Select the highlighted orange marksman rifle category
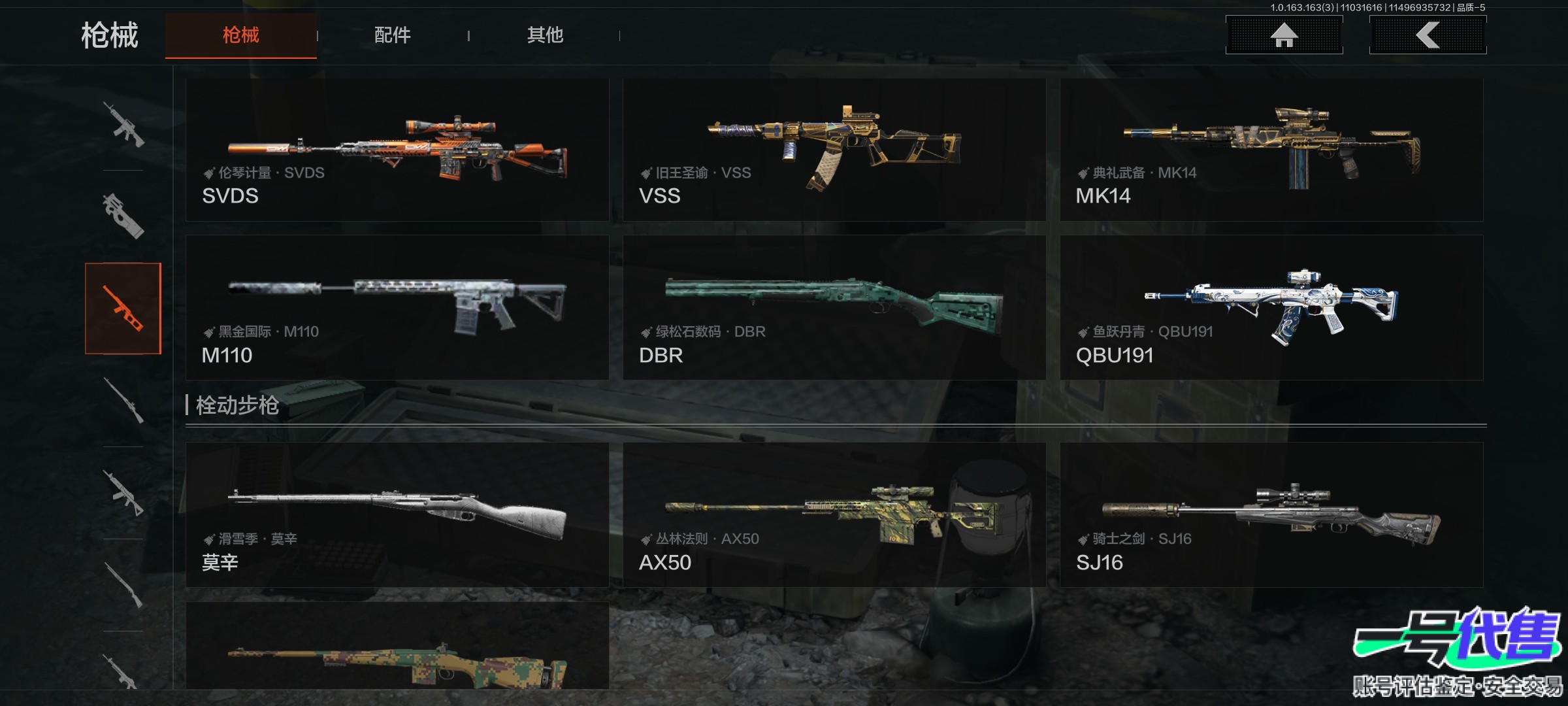Image resolution: width=1568 pixels, height=706 pixels. click(x=123, y=309)
